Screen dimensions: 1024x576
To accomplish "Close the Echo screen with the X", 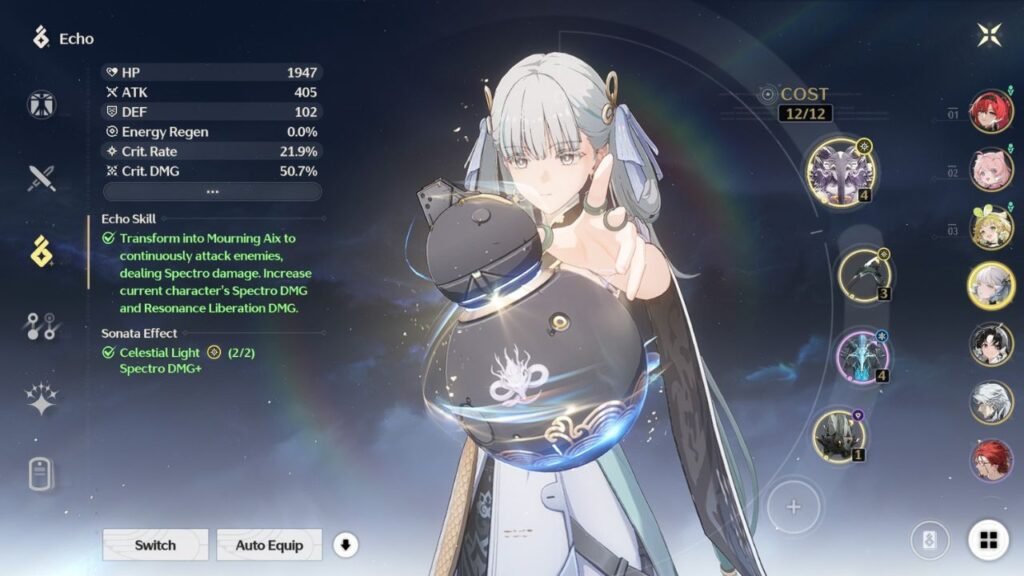I will coord(989,35).
